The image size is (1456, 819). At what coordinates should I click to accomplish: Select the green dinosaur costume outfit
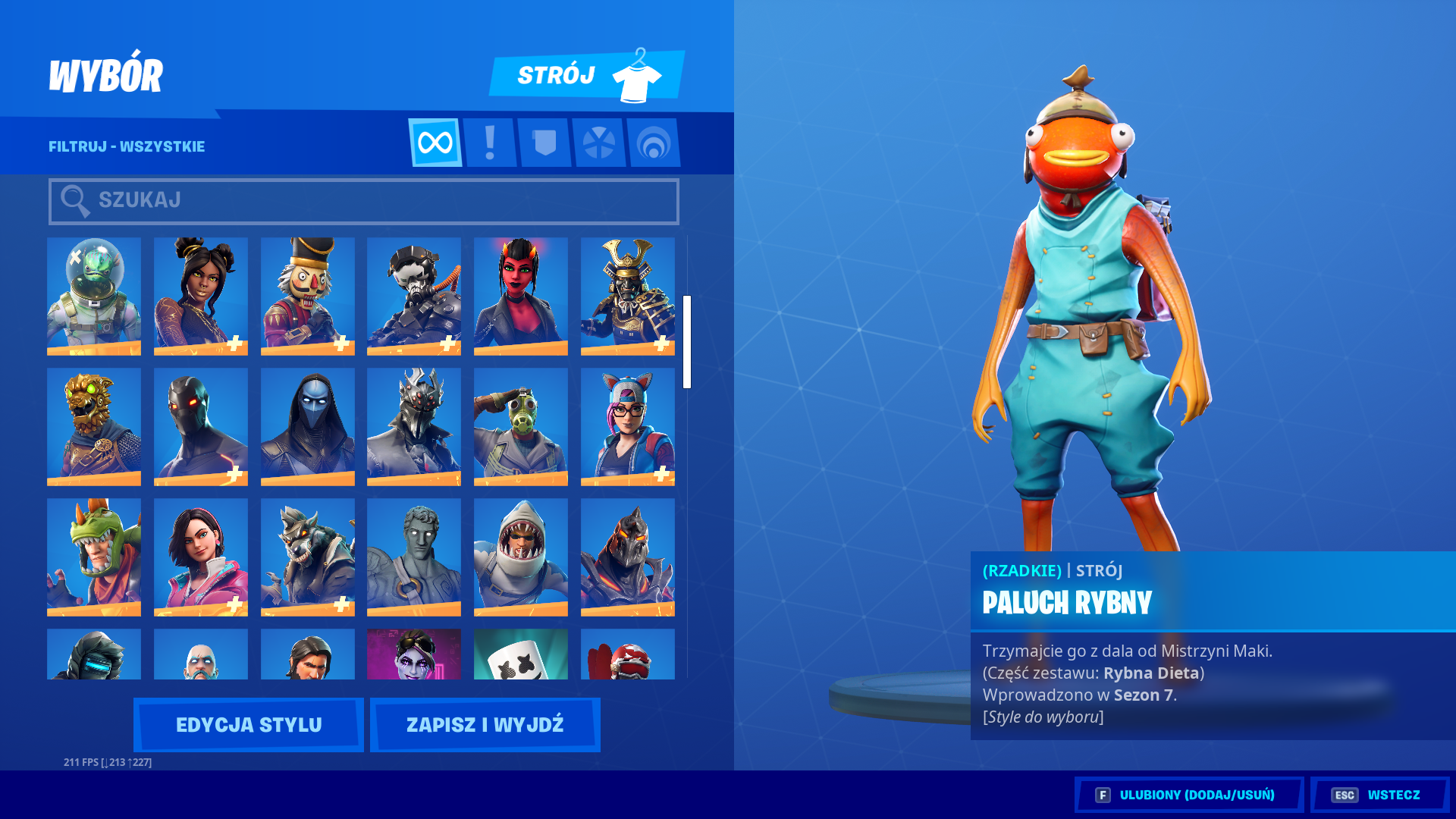coord(94,557)
